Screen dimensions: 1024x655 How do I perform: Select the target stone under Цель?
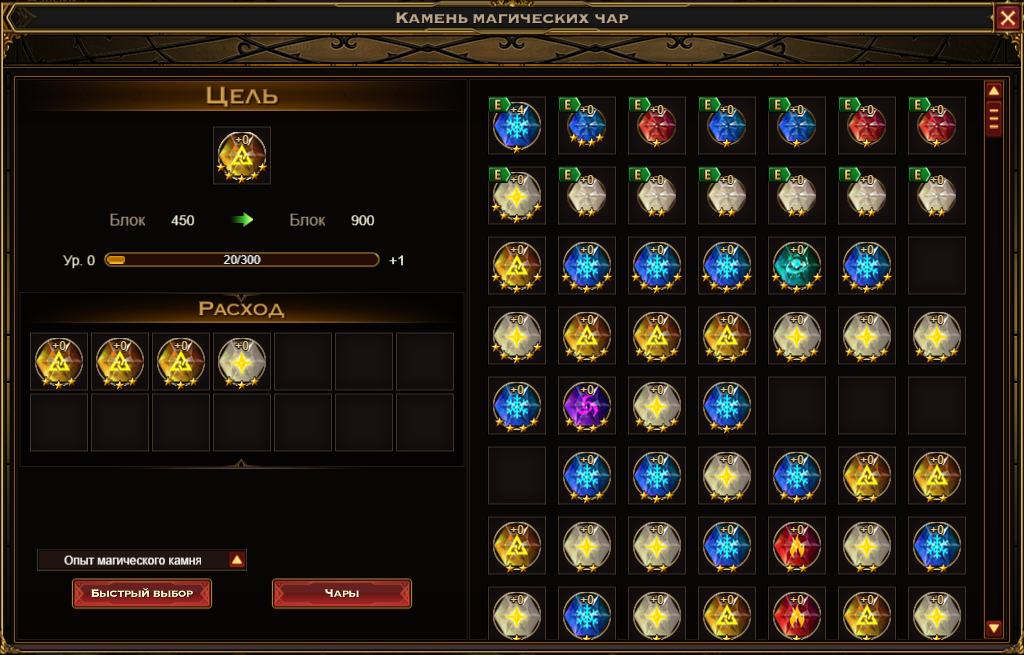click(241, 155)
